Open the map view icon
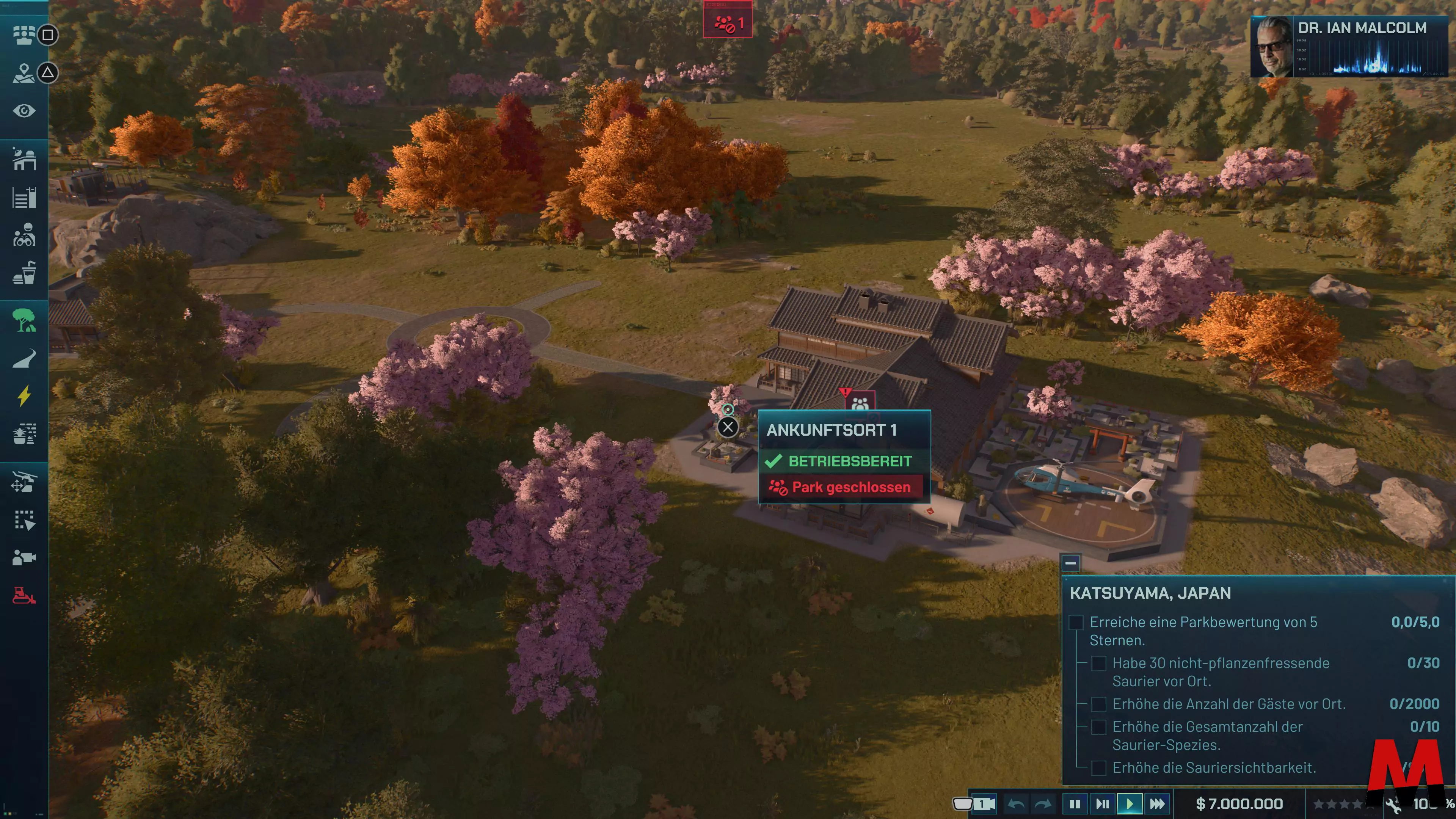 pos(24,73)
